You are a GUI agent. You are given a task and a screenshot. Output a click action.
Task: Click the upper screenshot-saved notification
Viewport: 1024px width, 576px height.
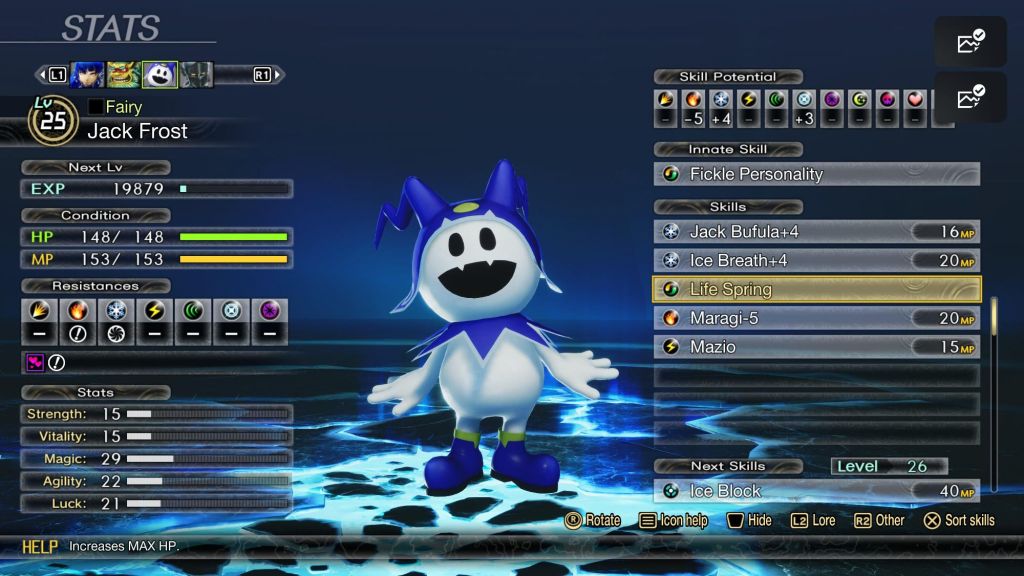click(970, 42)
